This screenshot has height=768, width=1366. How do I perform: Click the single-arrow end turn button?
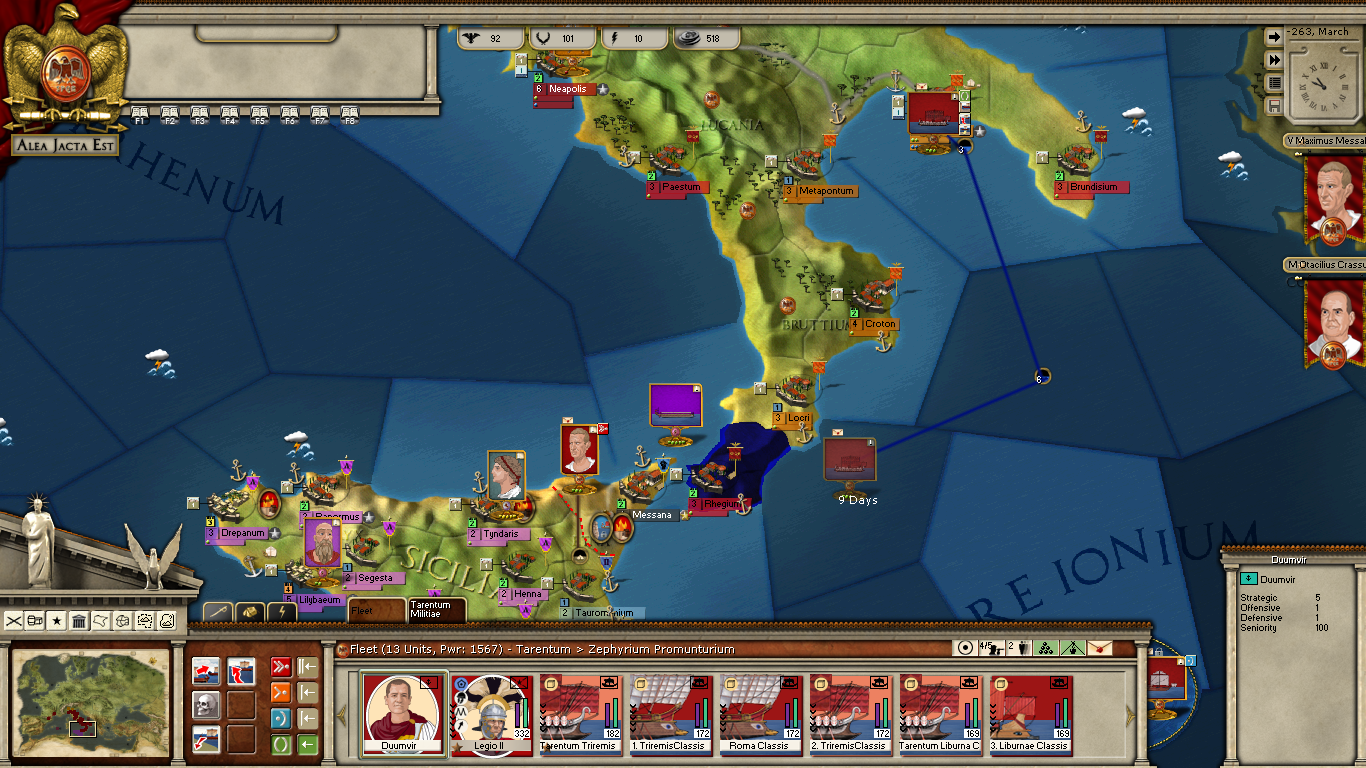click(x=1274, y=37)
